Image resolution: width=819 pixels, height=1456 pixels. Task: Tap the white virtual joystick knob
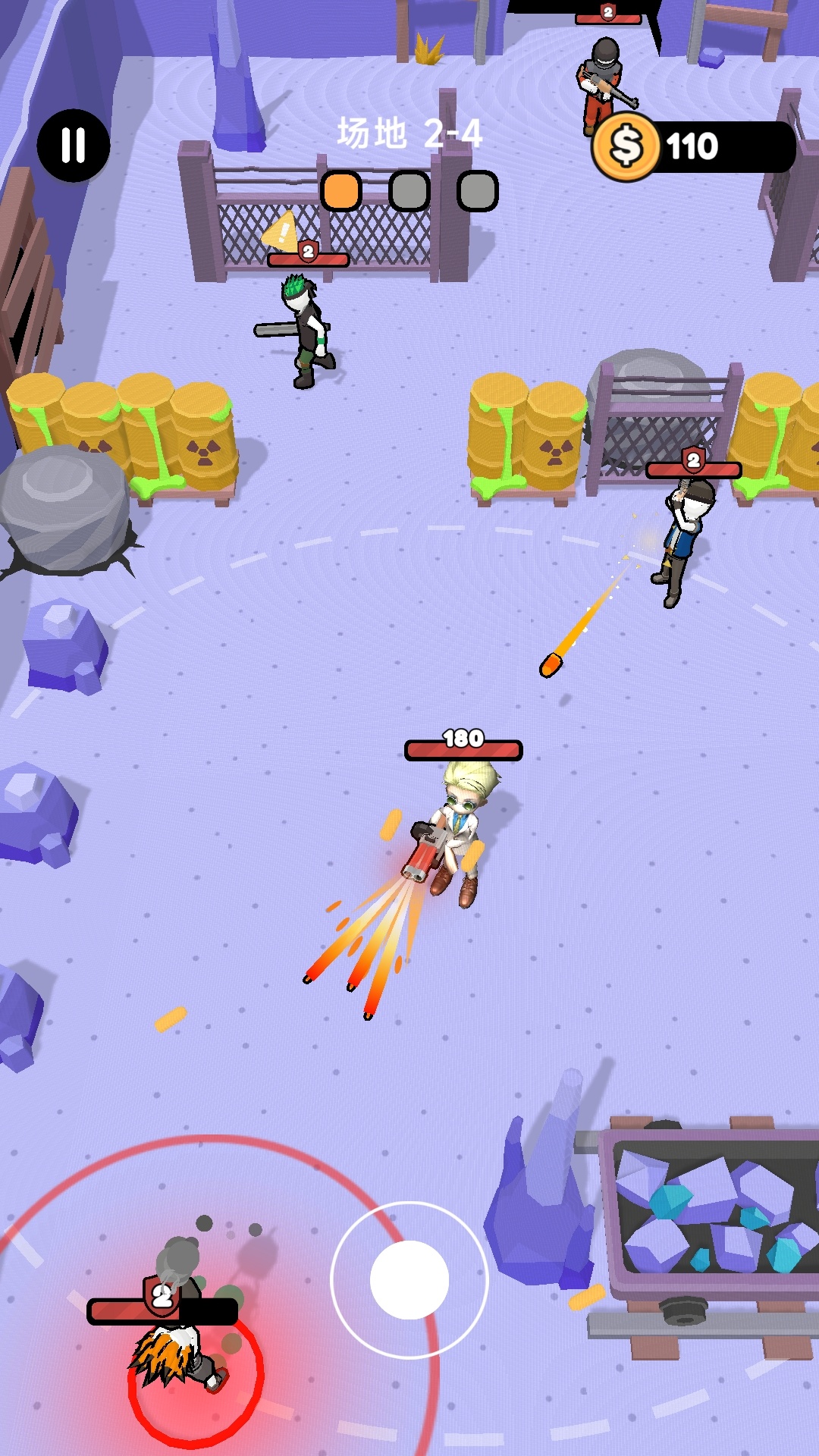pos(409,1279)
